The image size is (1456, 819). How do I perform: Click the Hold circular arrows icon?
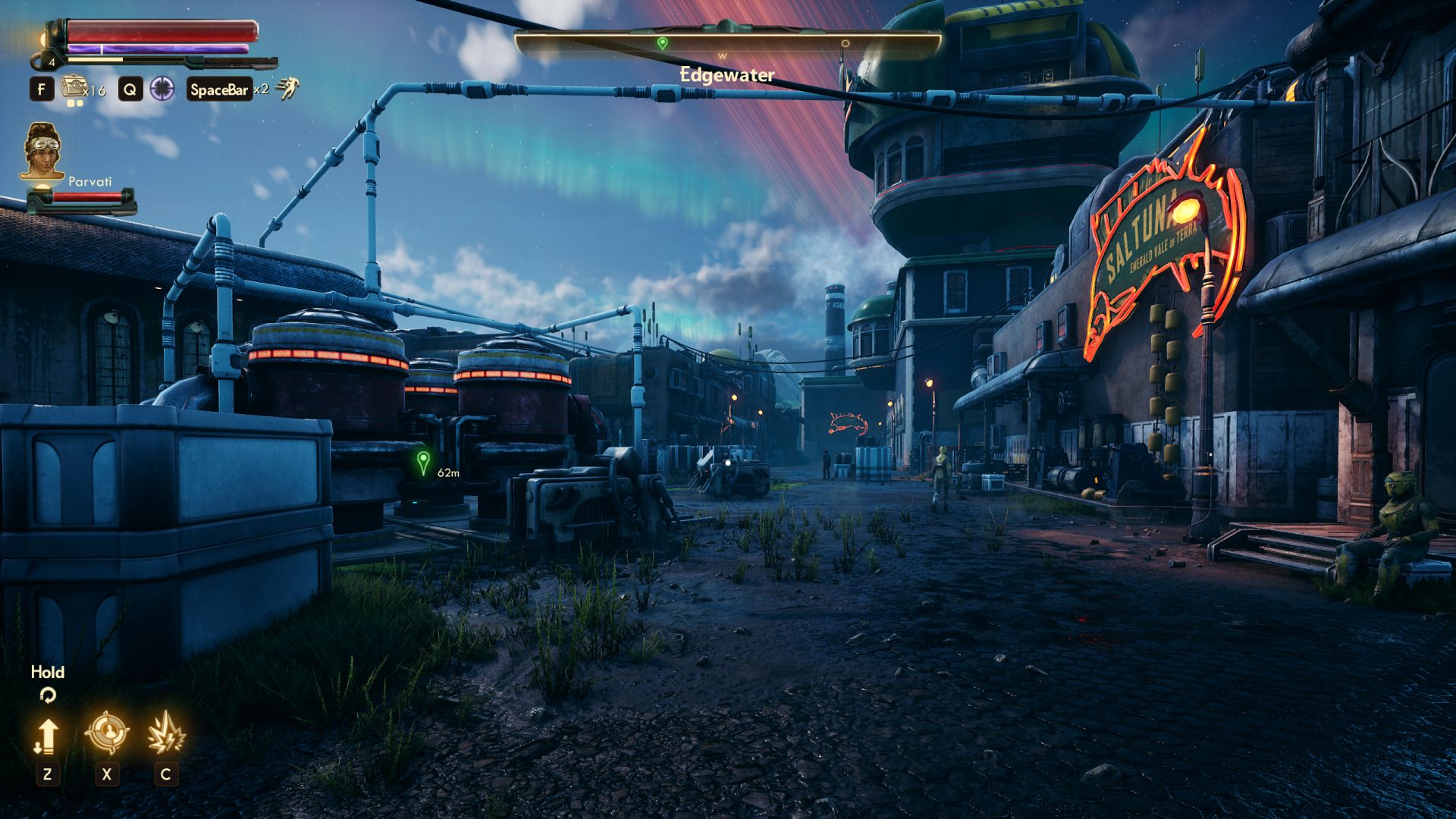[47, 695]
